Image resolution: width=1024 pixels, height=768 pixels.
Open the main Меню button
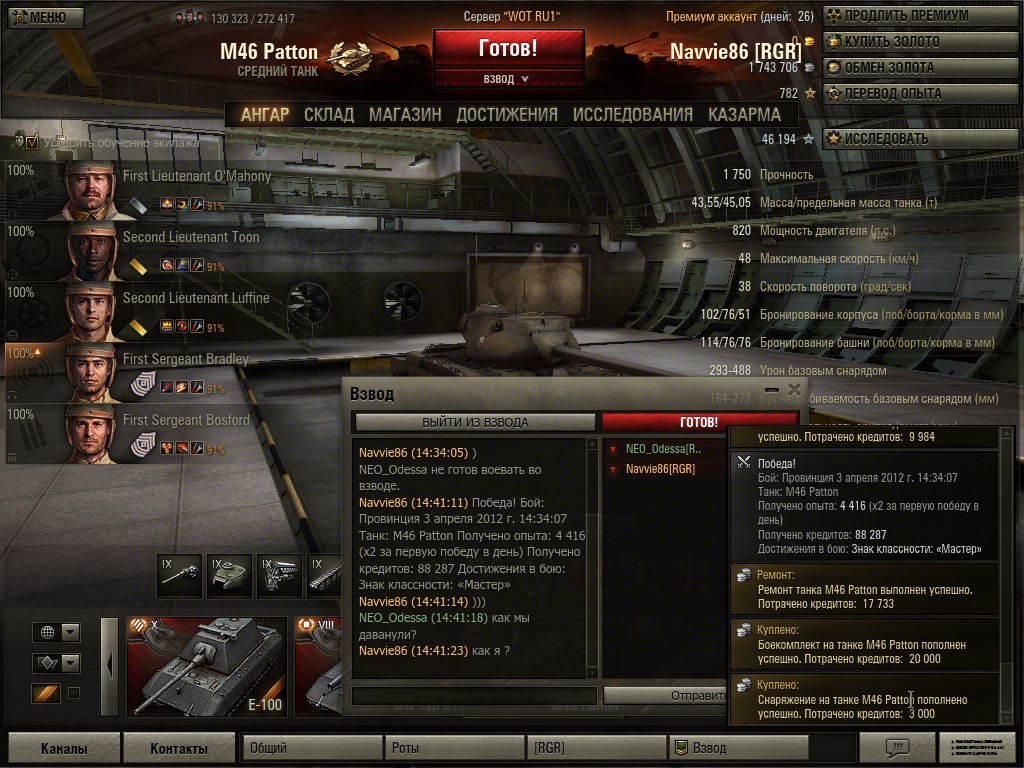pyautogui.click(x=43, y=17)
